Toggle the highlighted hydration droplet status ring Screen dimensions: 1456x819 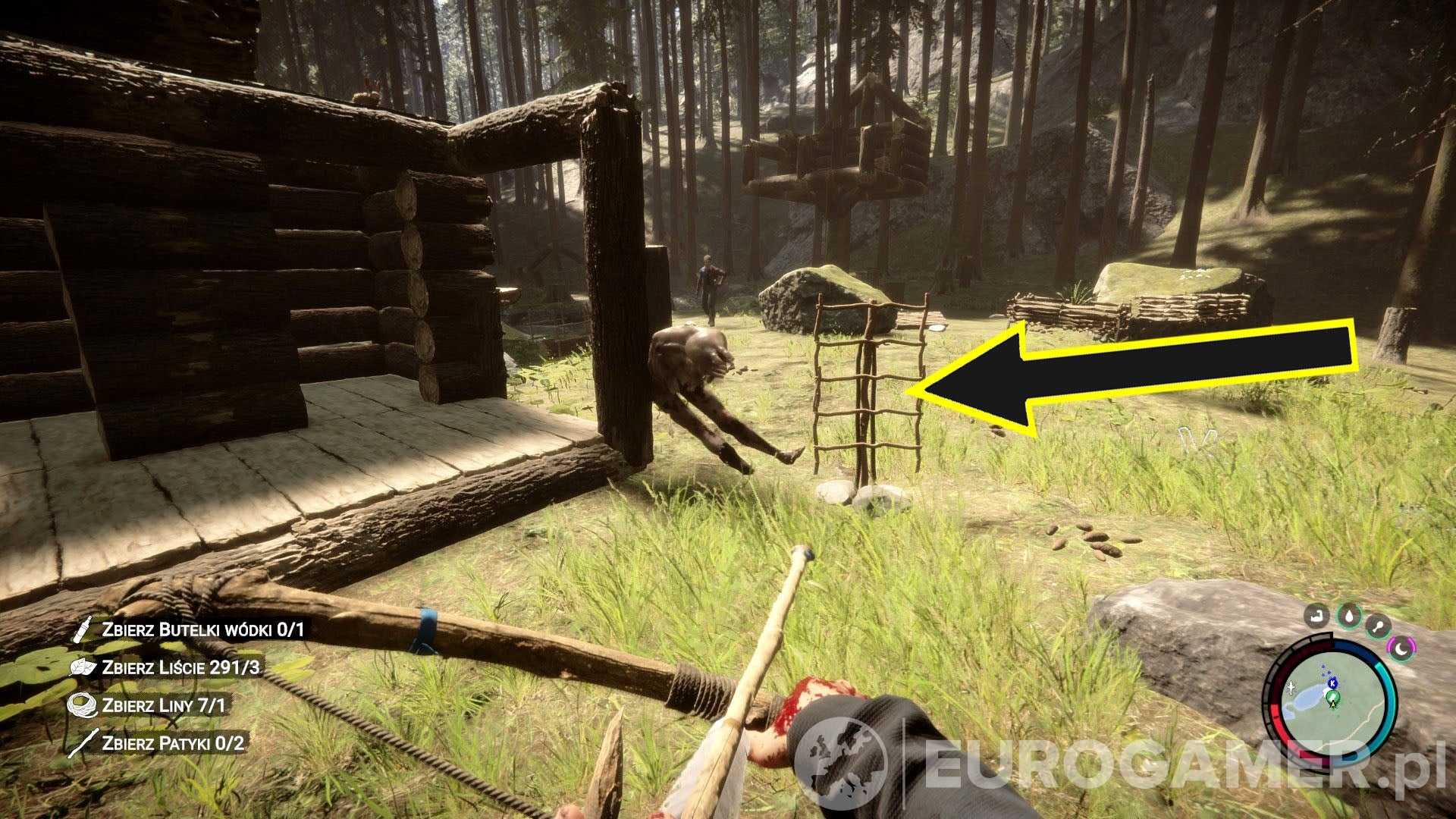click(1349, 617)
